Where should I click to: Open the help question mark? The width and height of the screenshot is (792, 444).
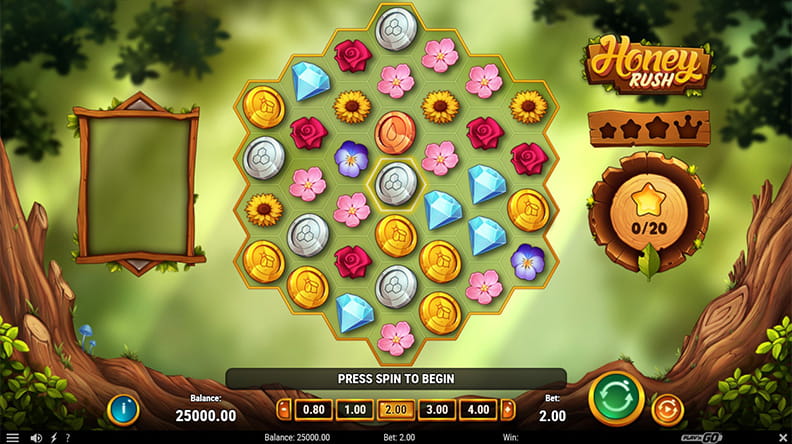pyautogui.click(x=67, y=437)
